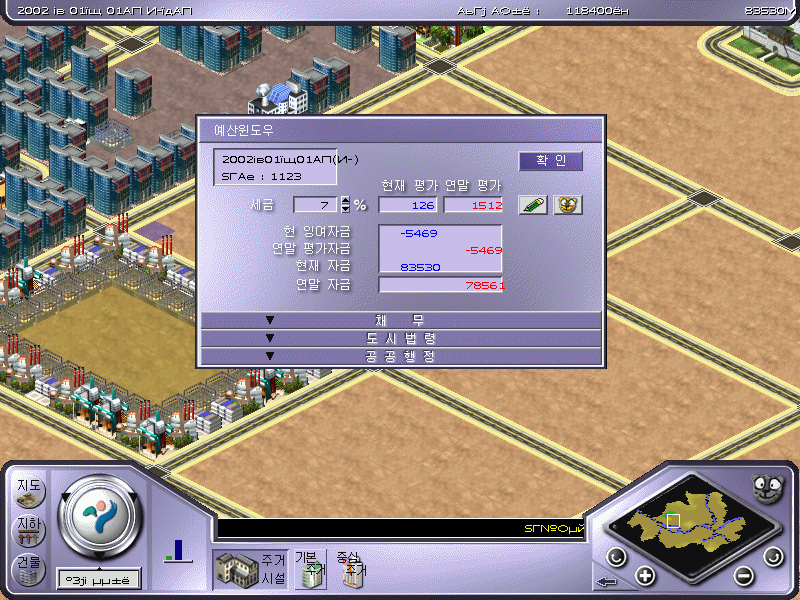Expand the 도시법령 city ordinances section

(x=400, y=338)
